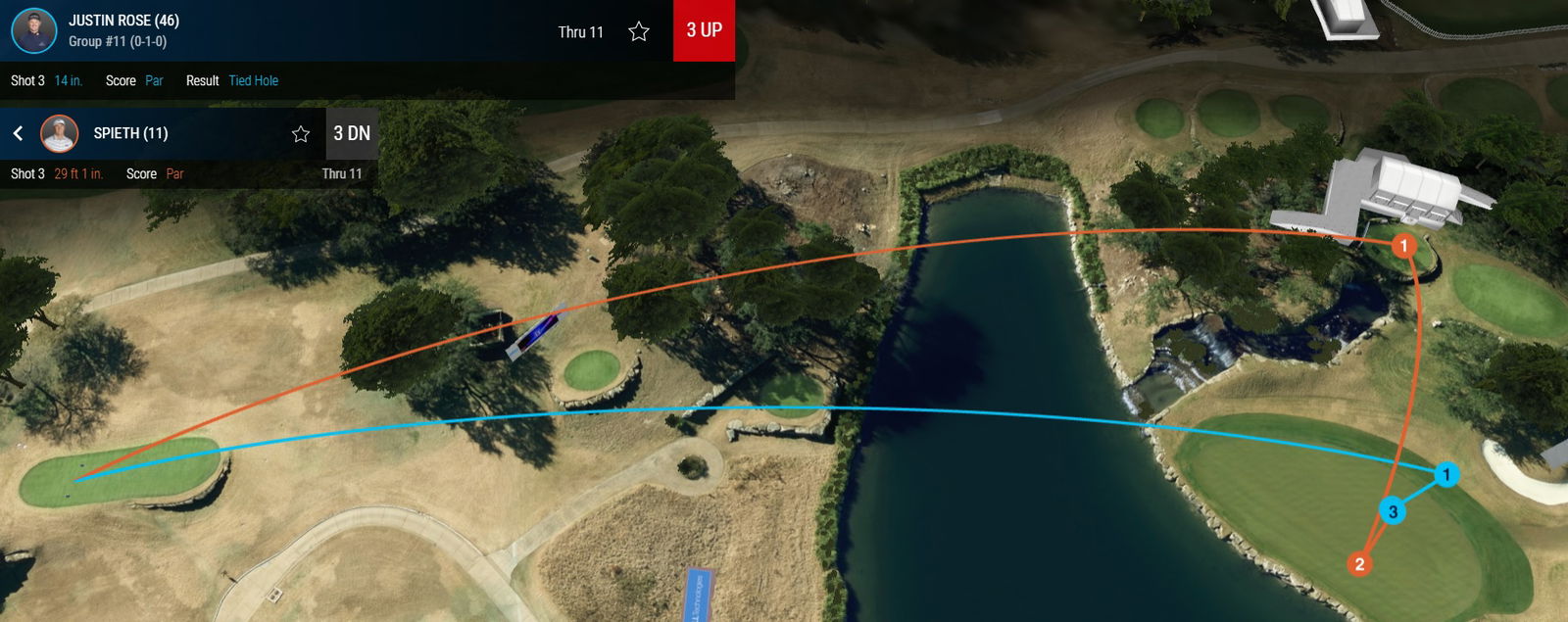Favorite Justin Rose with the star icon
The height and width of the screenshot is (622, 1568).
pyautogui.click(x=639, y=32)
